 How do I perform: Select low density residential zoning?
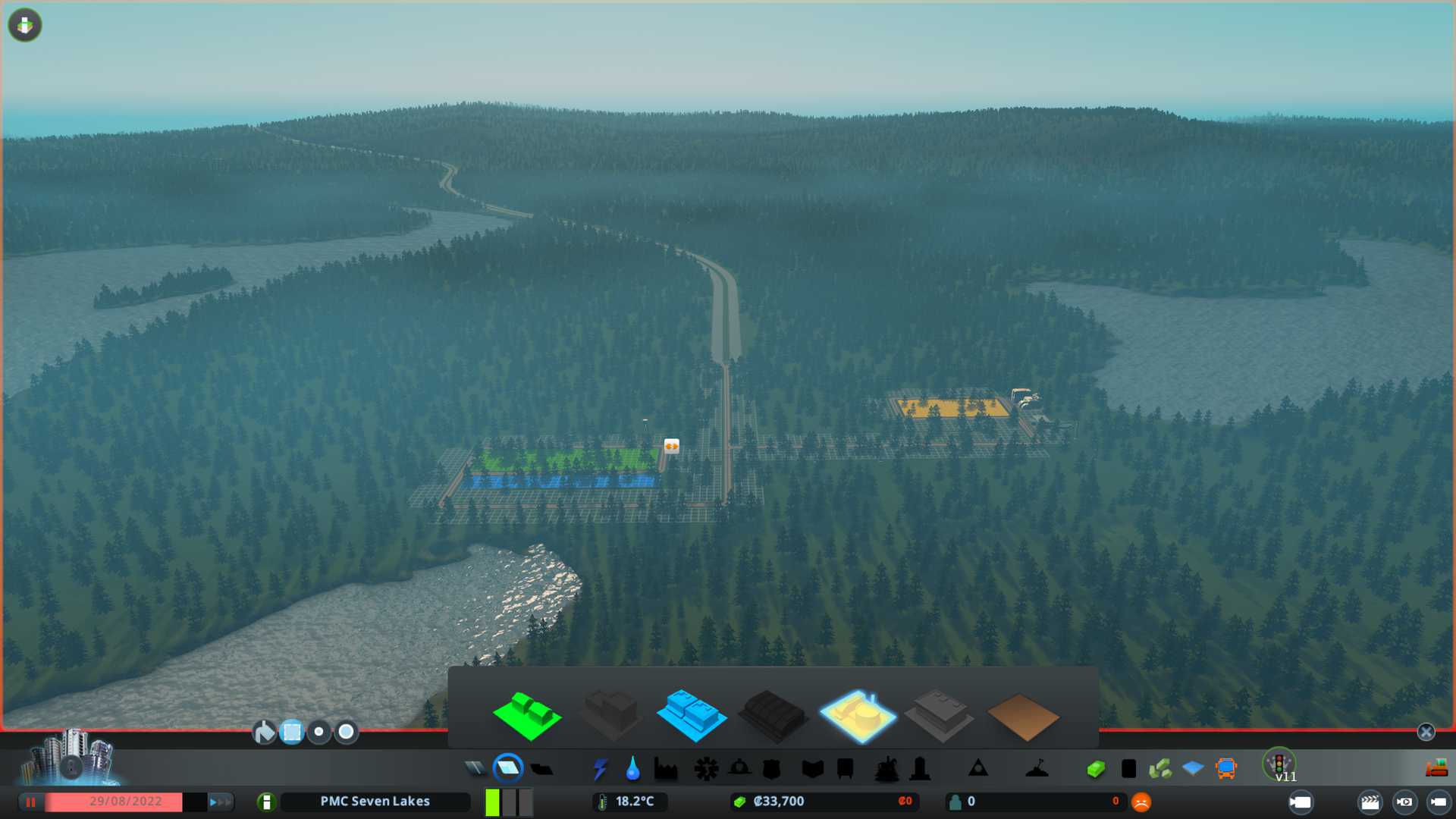[527, 715]
